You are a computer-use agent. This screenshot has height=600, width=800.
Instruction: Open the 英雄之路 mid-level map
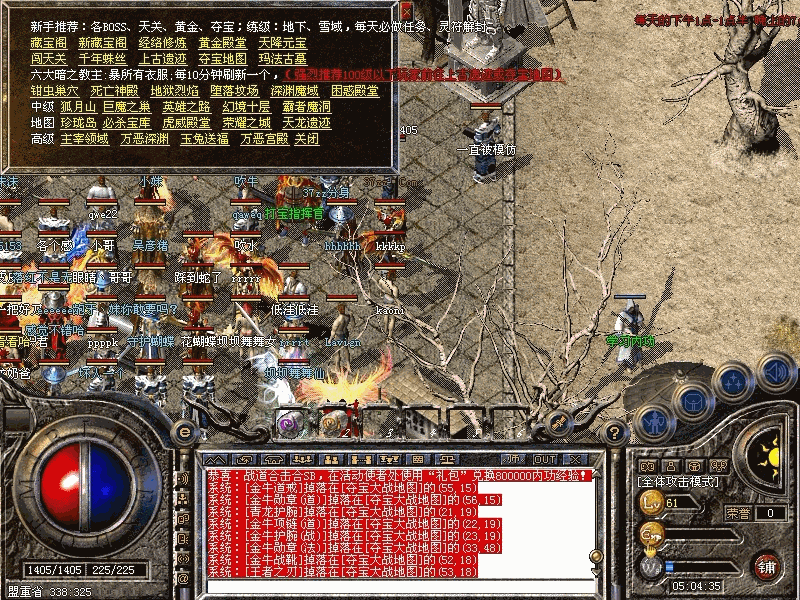point(186,107)
